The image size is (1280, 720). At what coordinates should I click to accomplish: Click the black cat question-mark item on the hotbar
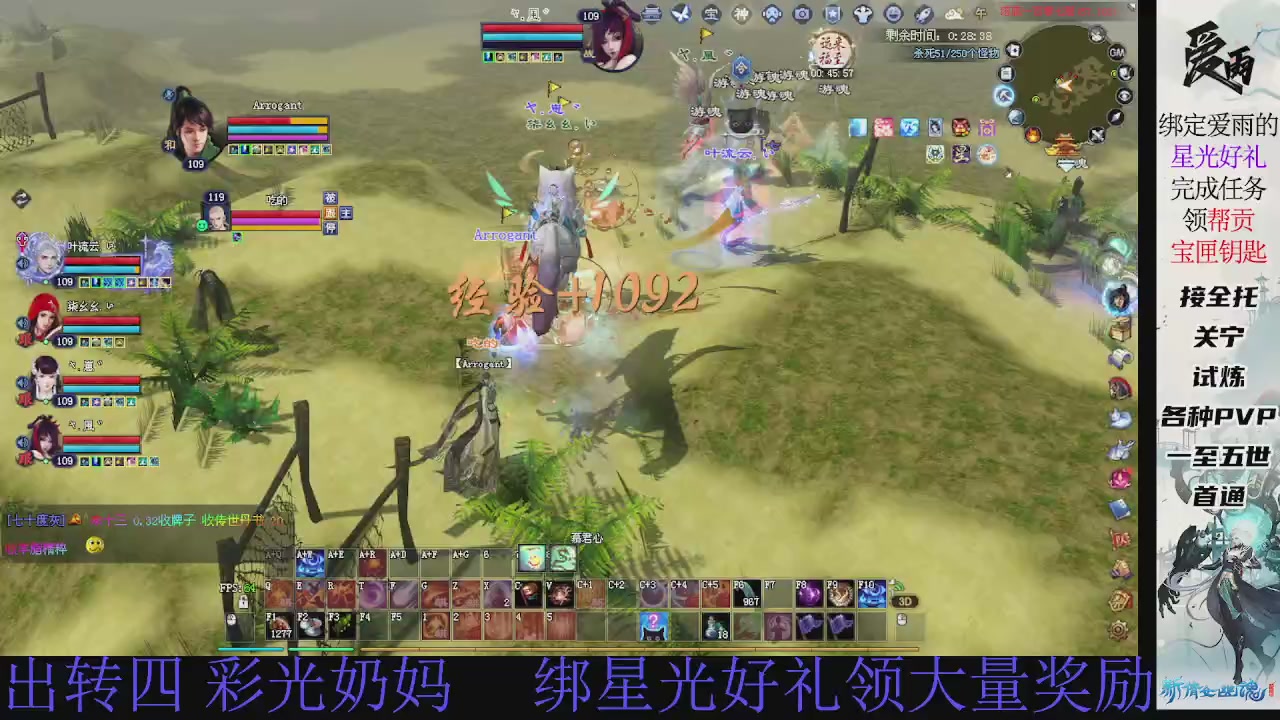pyautogui.click(x=653, y=625)
